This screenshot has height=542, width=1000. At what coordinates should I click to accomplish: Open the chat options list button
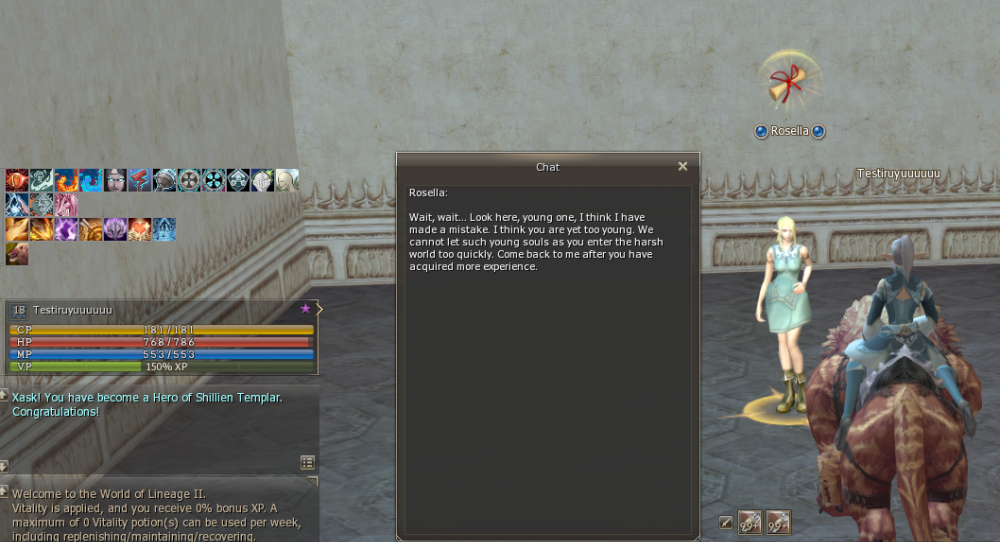(x=307, y=462)
